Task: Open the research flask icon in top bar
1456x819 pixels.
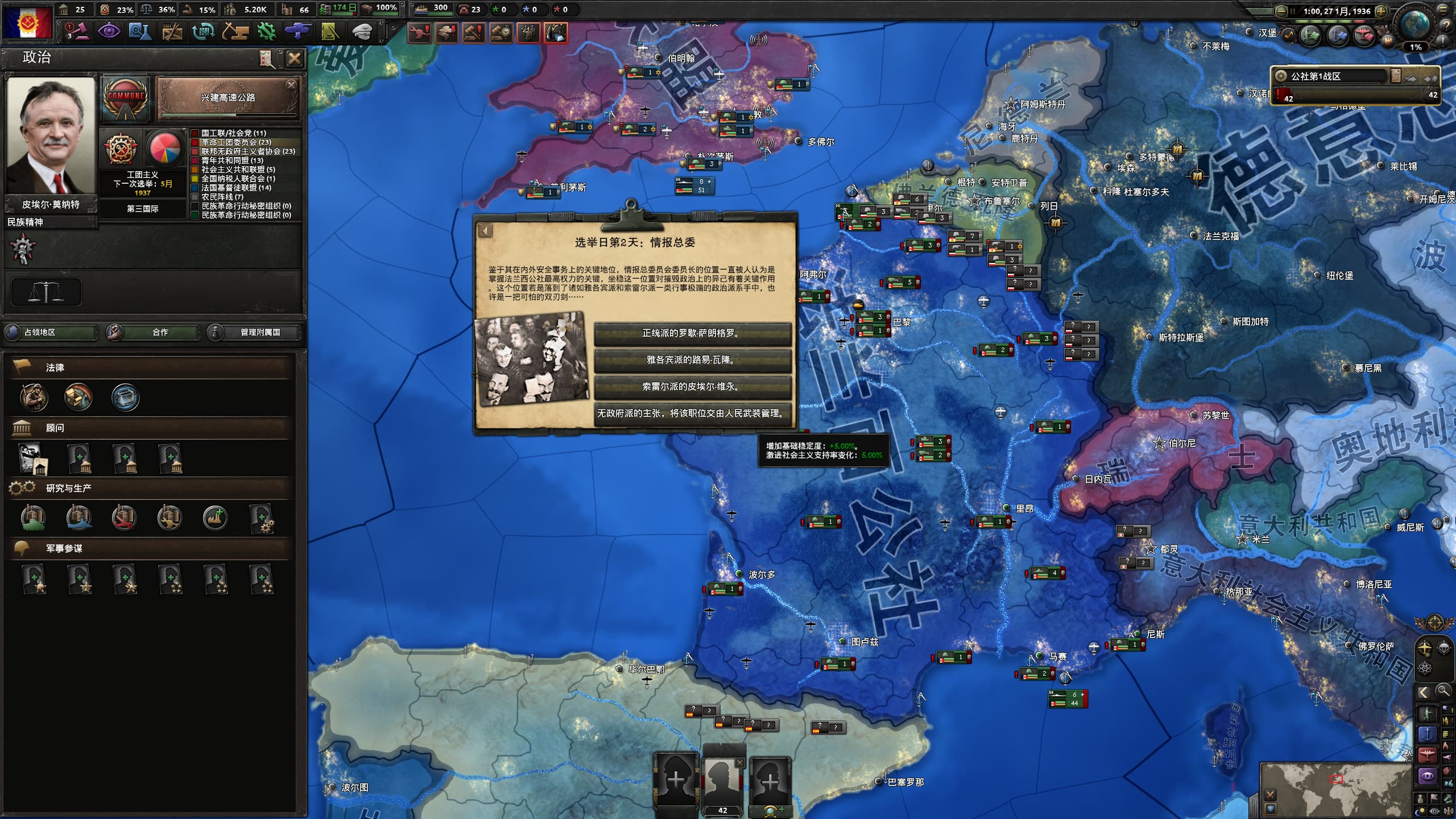Action: coord(139,32)
